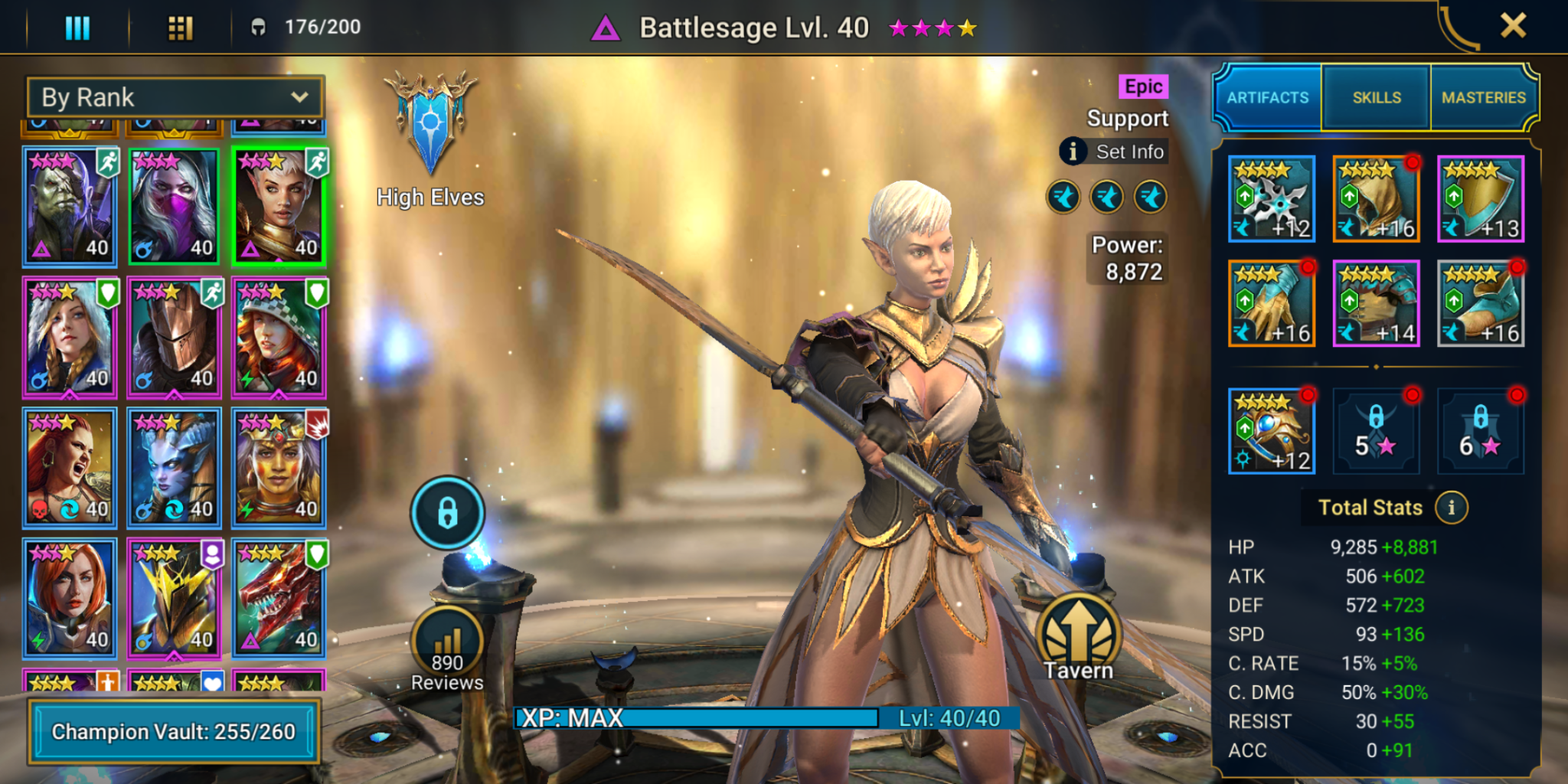
Task: Expand Total Stats details via info icon
Action: 1450,507
